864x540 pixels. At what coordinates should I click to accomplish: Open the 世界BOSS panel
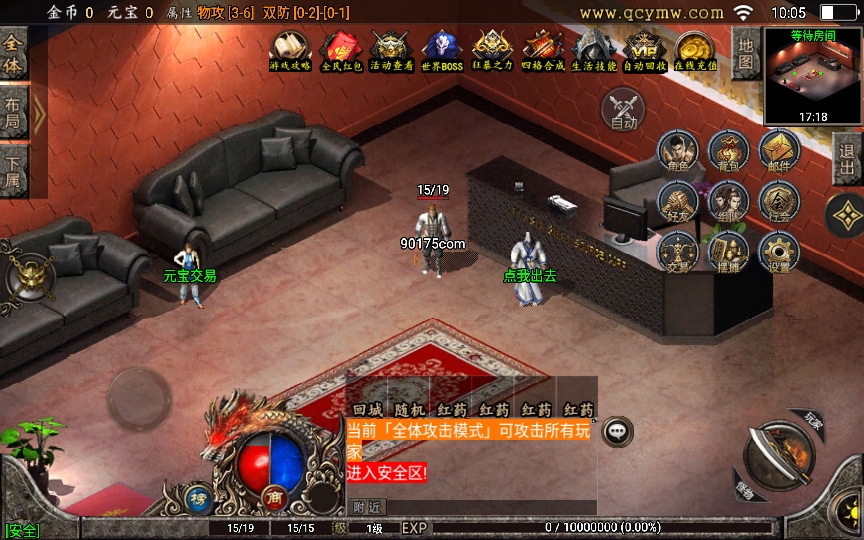(x=442, y=49)
